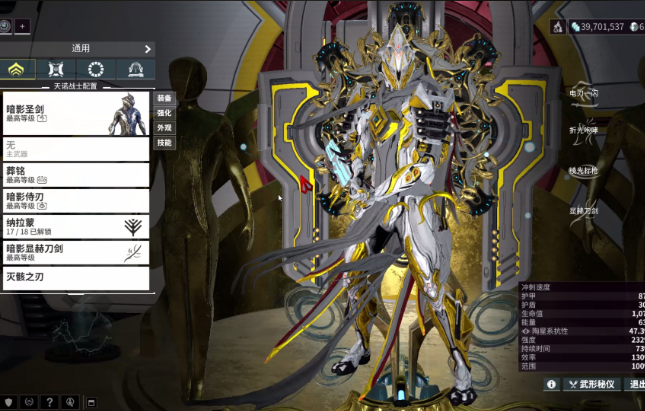Open the 灭骸之刃 slot
The height and width of the screenshot is (411, 645).
point(76,277)
